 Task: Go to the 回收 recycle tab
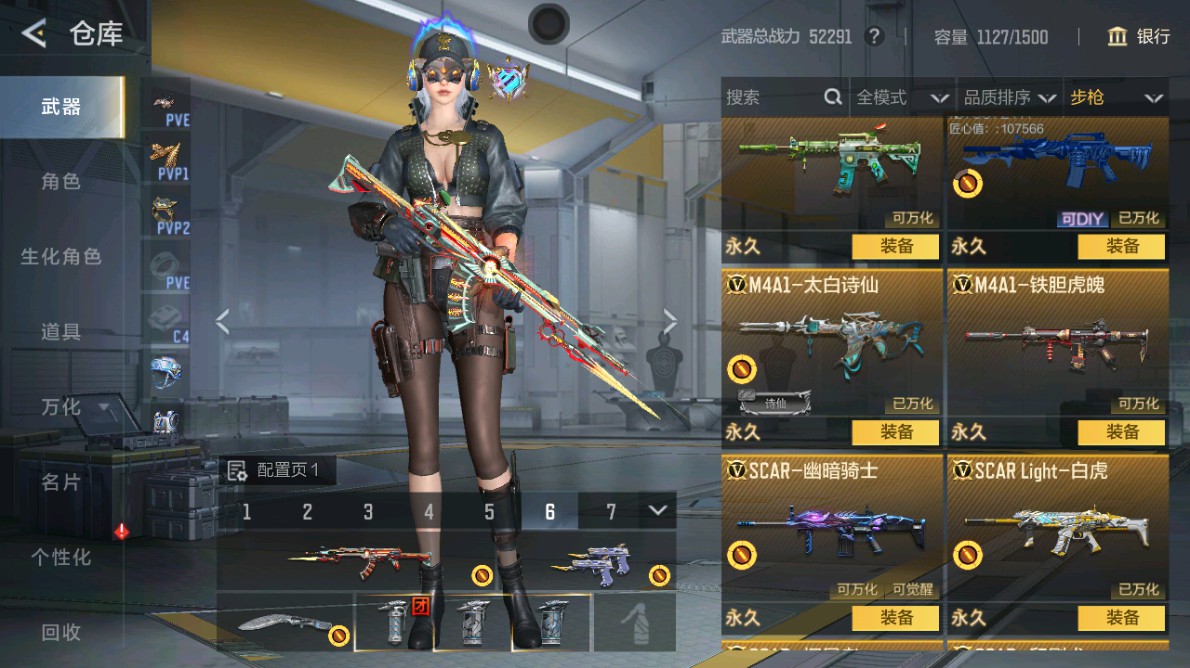click(62, 632)
